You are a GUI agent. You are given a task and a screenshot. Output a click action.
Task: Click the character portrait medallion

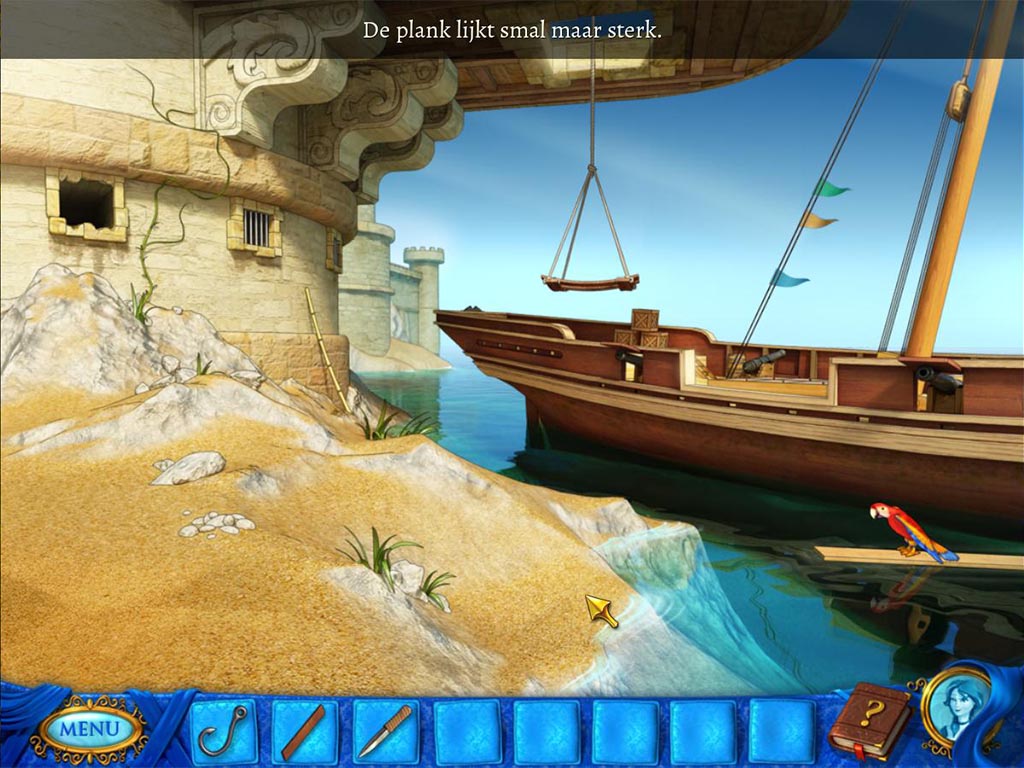click(x=956, y=707)
